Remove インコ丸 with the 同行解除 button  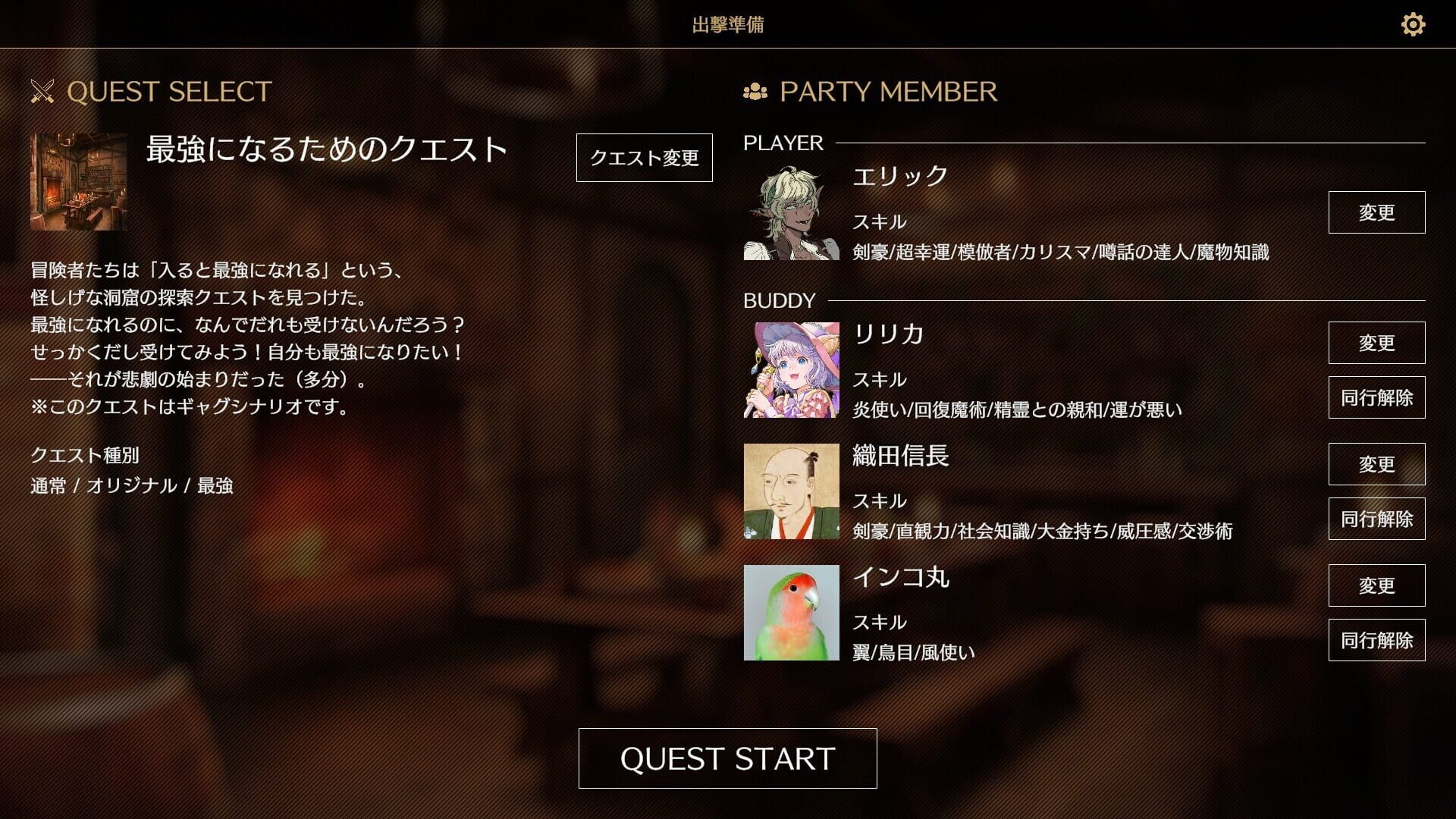(1377, 640)
